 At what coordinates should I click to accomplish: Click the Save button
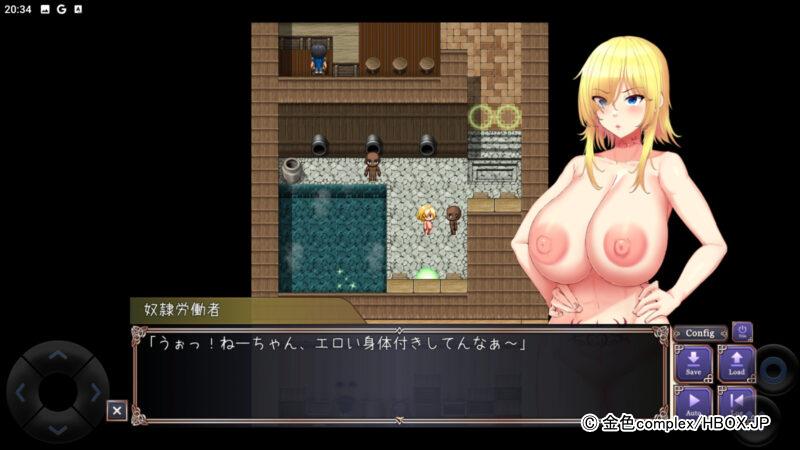tap(693, 364)
